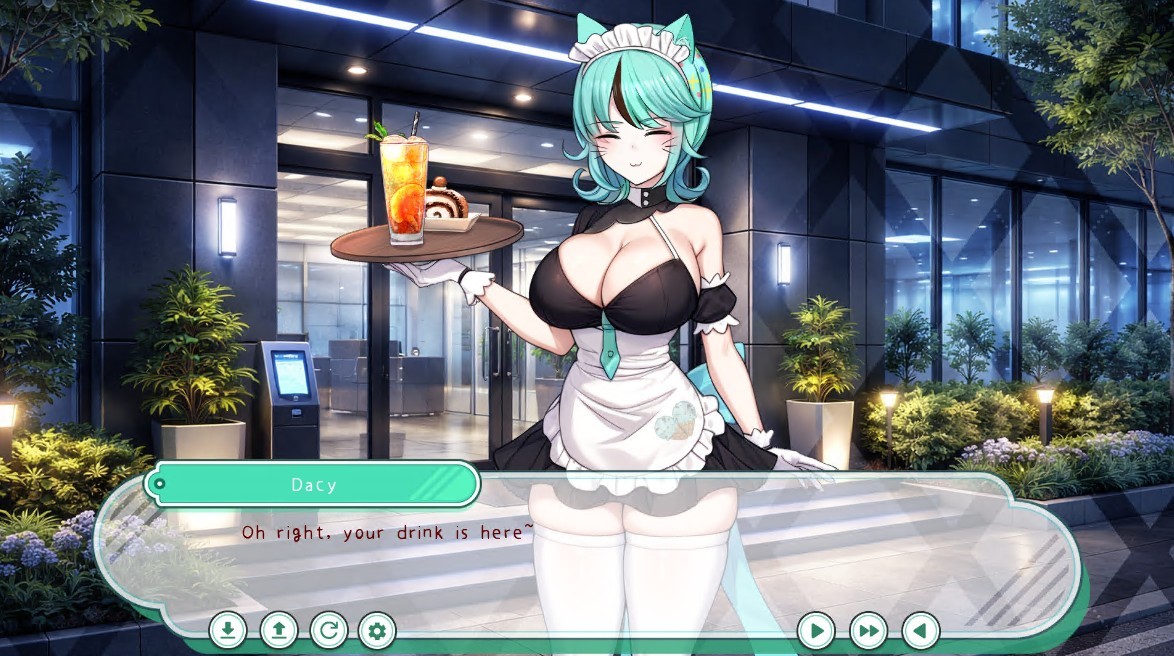Image resolution: width=1174 pixels, height=656 pixels.
Task: Open the load menu with up-arrow icon
Action: click(279, 630)
